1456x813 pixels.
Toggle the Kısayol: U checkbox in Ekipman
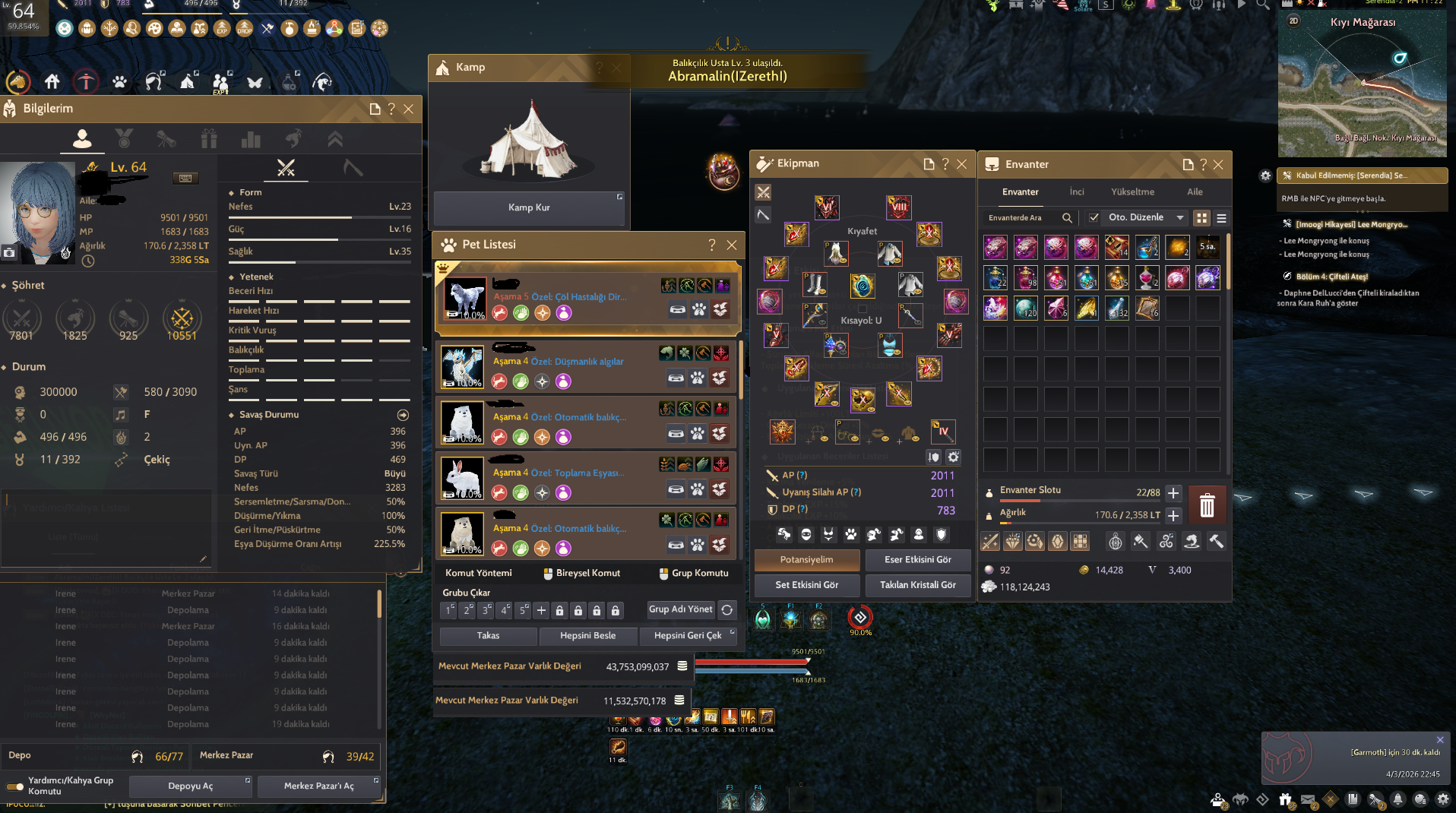pos(863,309)
